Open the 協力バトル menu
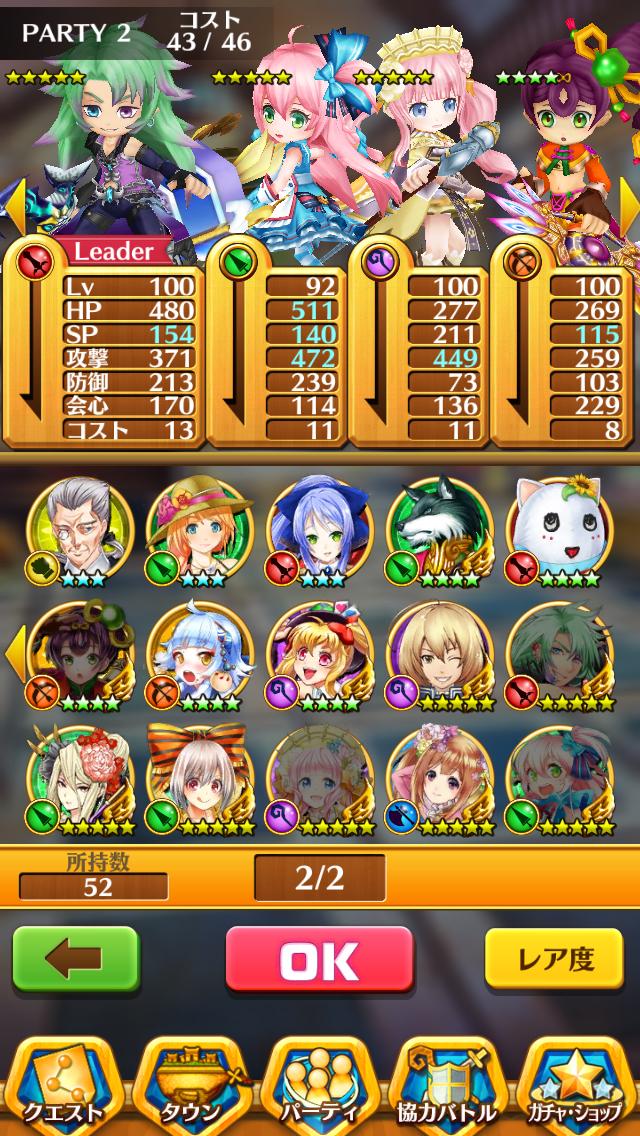 (449, 1085)
